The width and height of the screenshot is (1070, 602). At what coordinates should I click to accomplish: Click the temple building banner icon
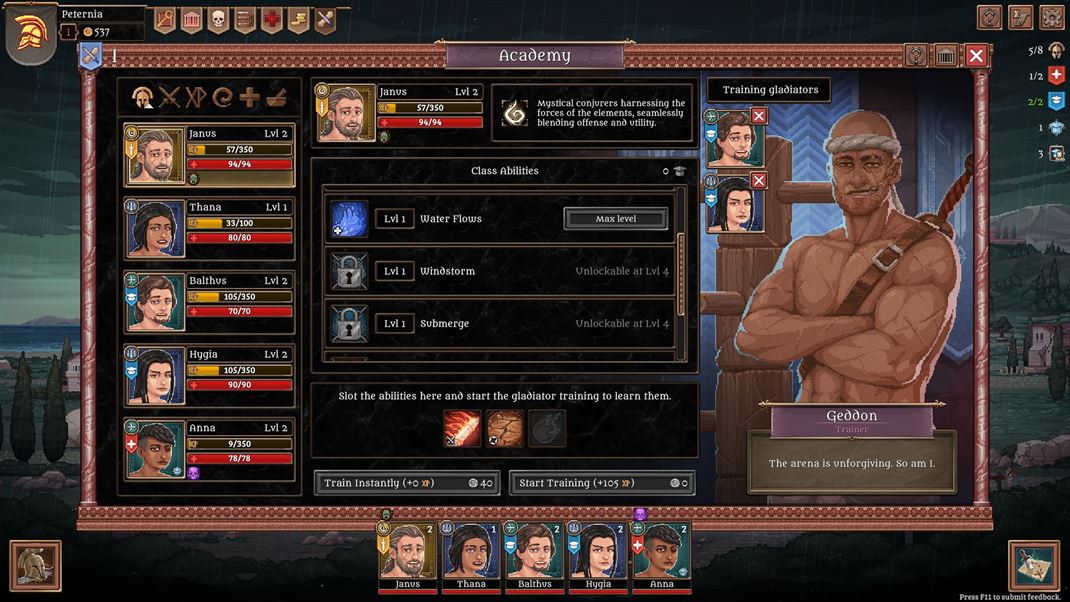click(x=191, y=19)
